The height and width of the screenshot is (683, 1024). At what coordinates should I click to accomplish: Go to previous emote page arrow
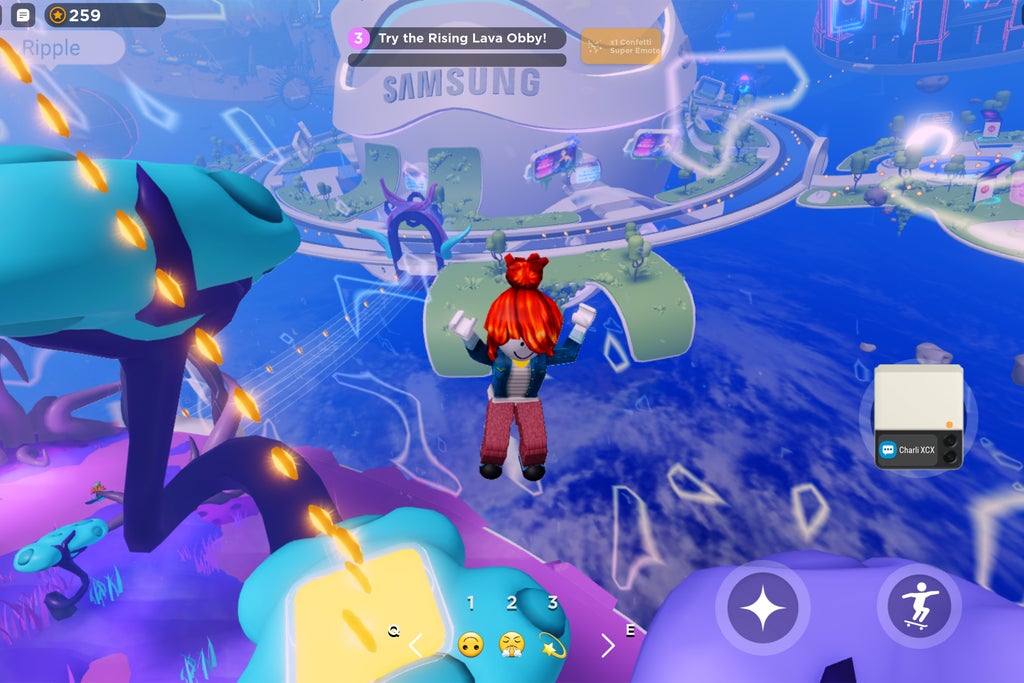coord(416,645)
